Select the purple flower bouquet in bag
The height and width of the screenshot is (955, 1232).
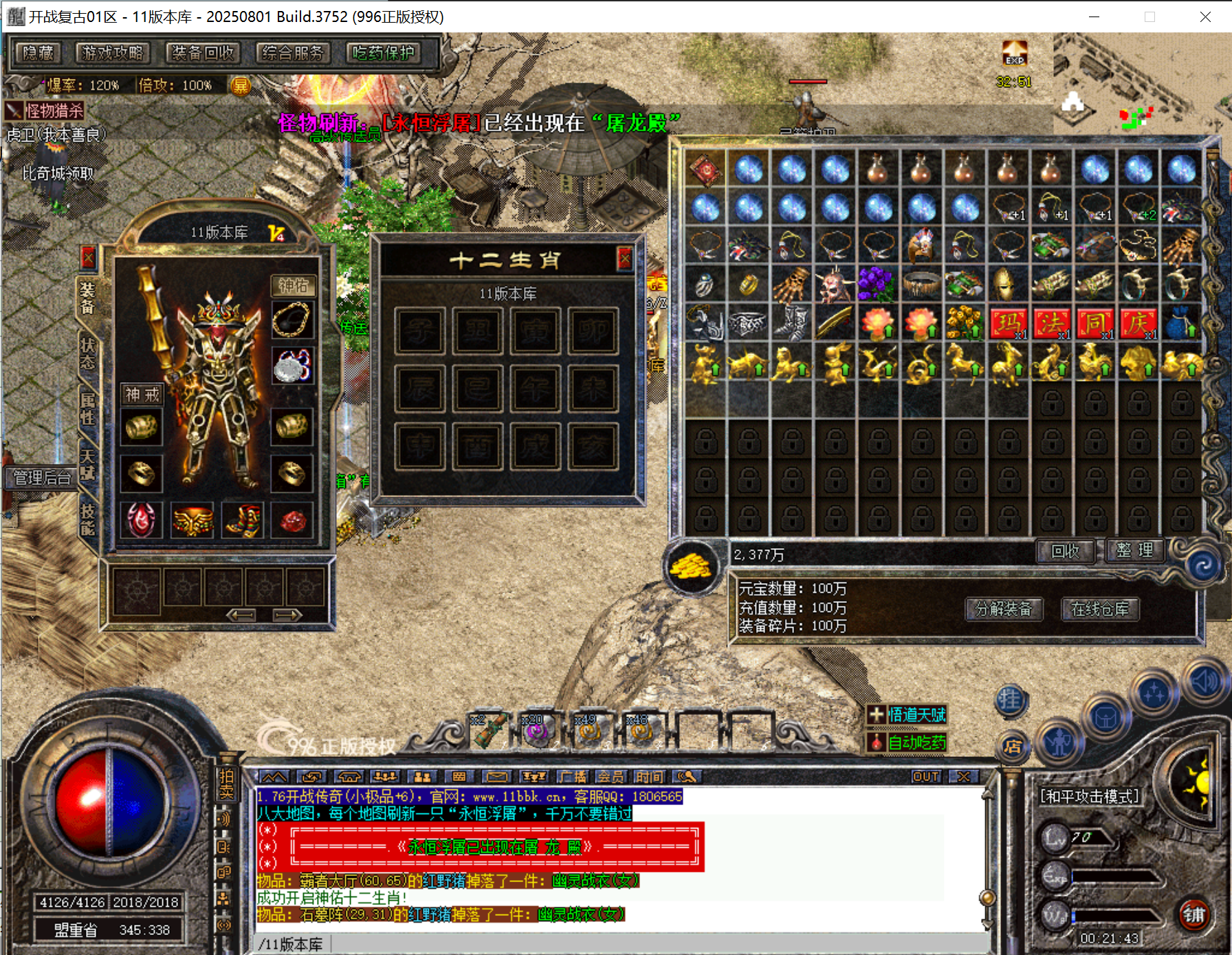point(877,284)
